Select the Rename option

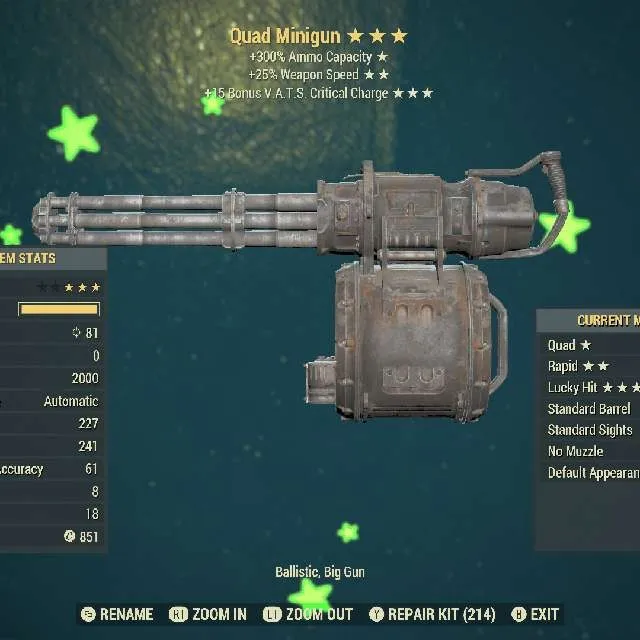117,614
